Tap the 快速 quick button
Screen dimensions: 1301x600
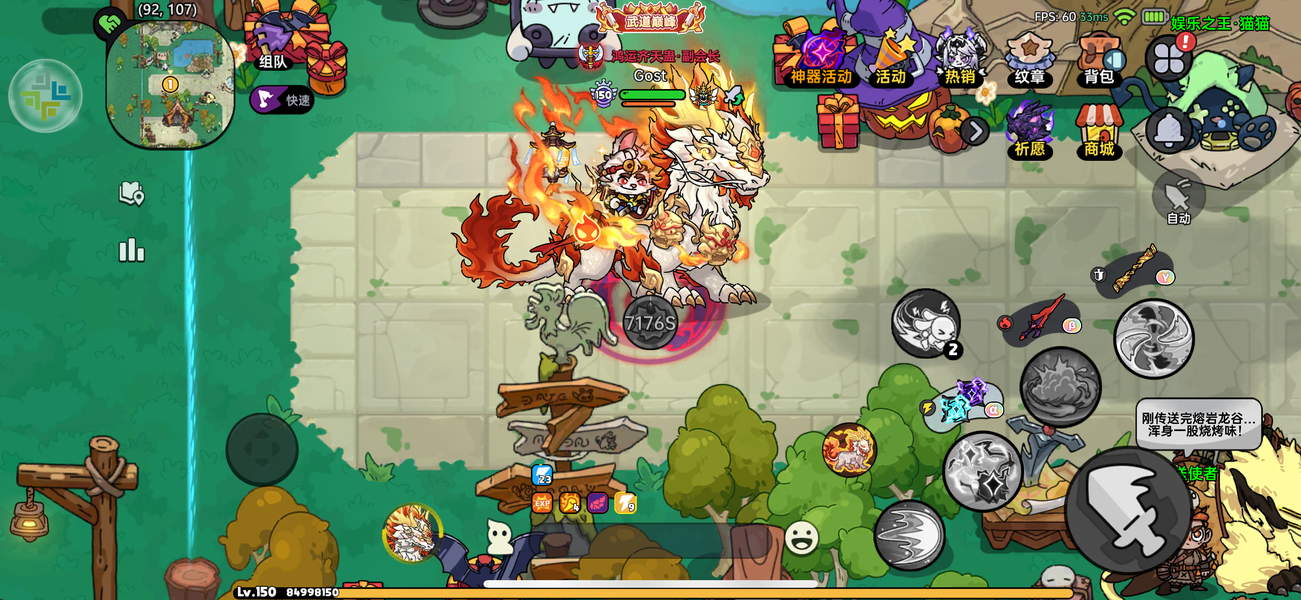[x=282, y=99]
